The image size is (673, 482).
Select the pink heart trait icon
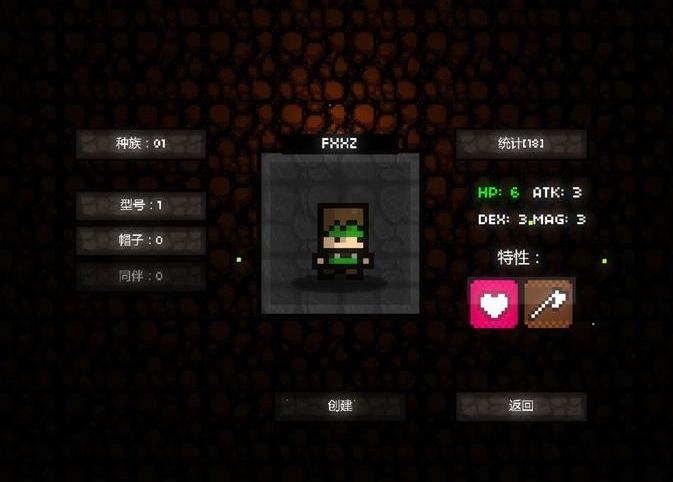tap(494, 303)
